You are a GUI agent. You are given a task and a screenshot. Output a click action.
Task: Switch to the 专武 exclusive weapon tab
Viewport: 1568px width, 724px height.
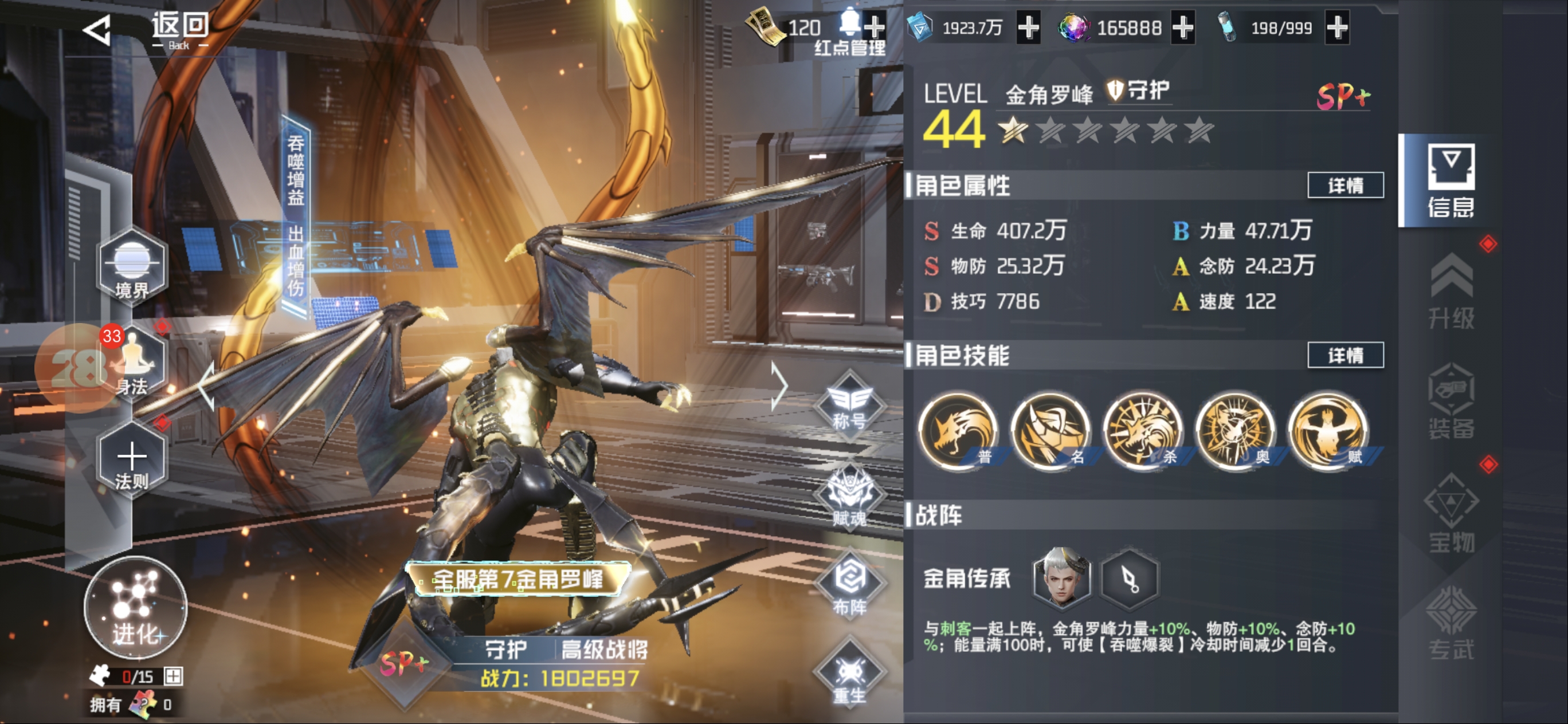1451,622
